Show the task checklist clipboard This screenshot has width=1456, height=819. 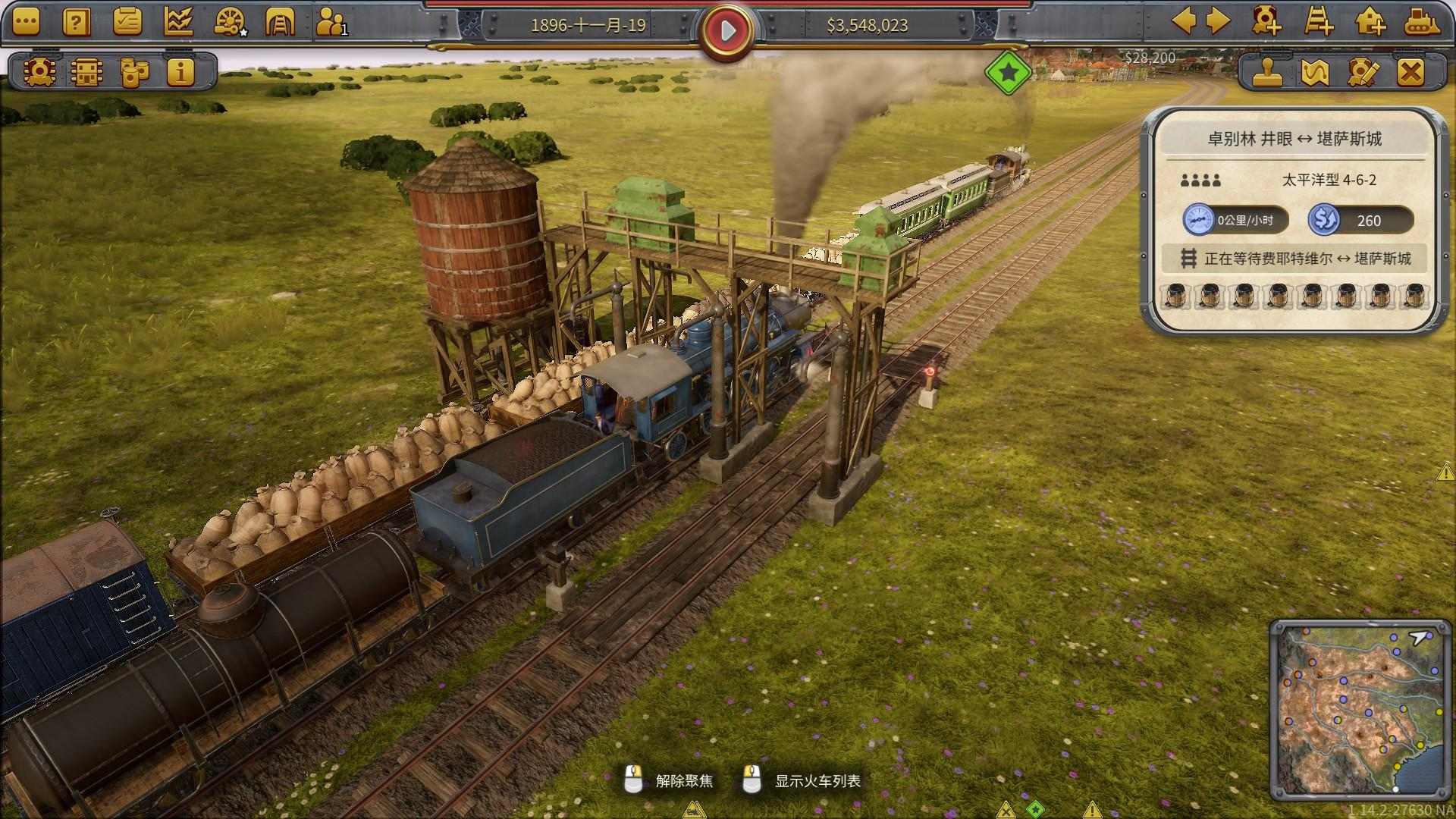tap(127, 22)
